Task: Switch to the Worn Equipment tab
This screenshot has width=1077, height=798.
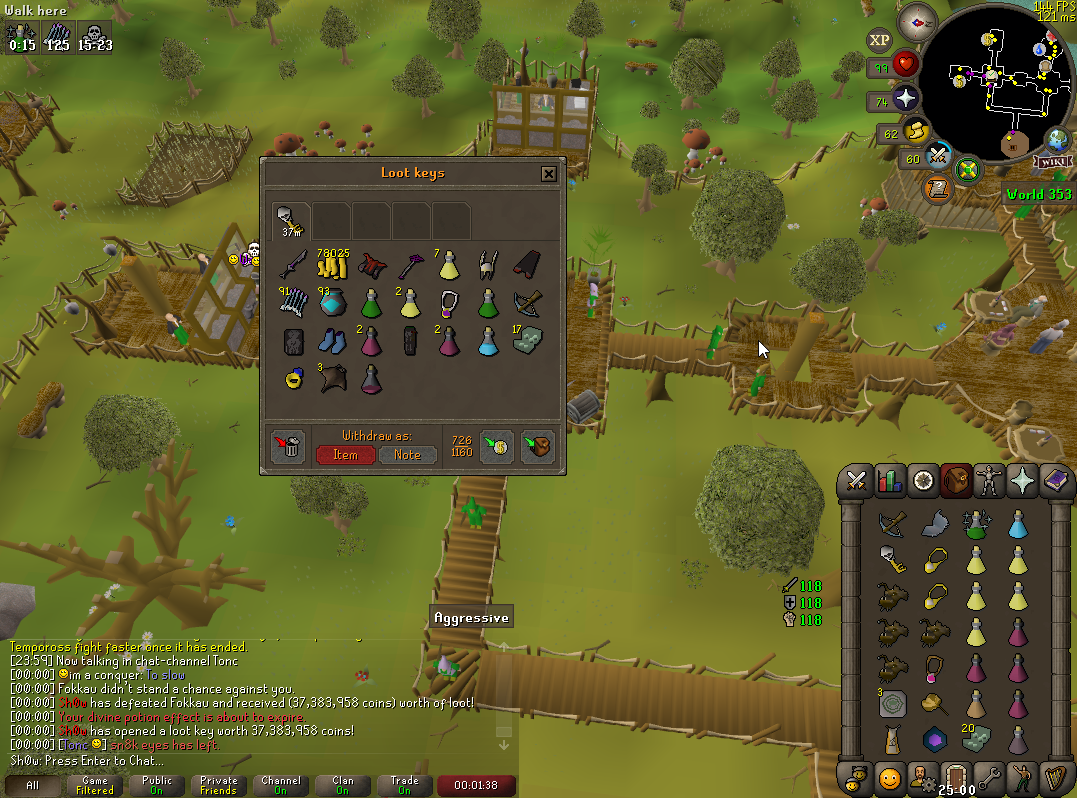Action: point(990,481)
